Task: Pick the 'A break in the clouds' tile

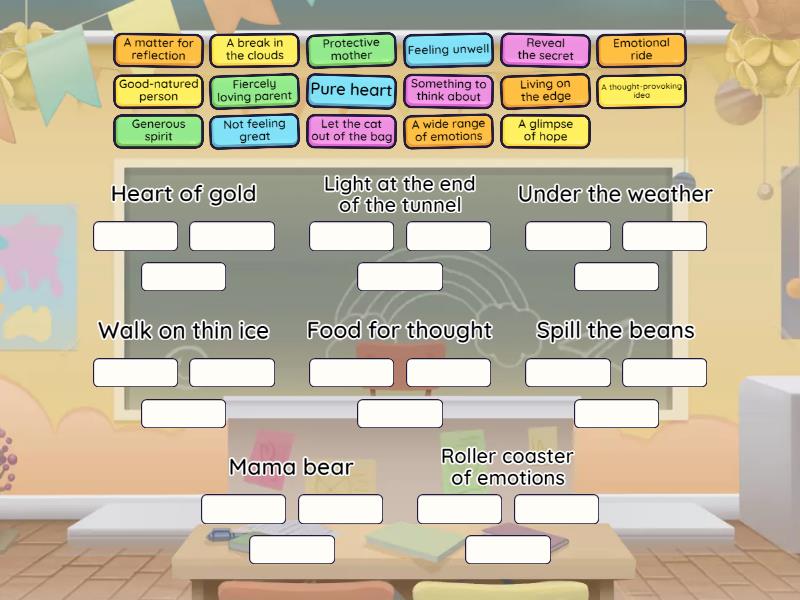Action: [255, 50]
